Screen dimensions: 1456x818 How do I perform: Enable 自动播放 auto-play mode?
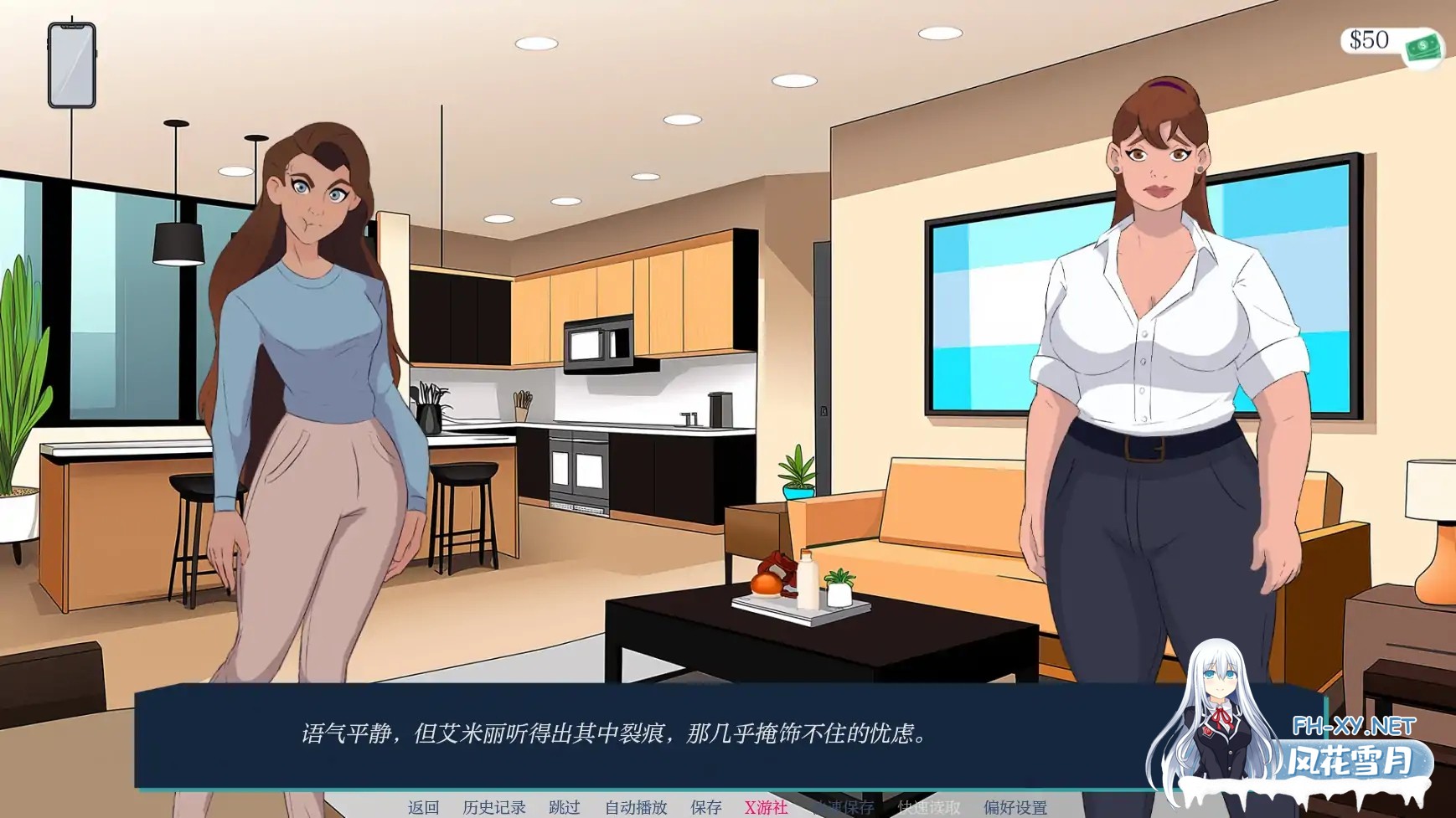[638, 807]
